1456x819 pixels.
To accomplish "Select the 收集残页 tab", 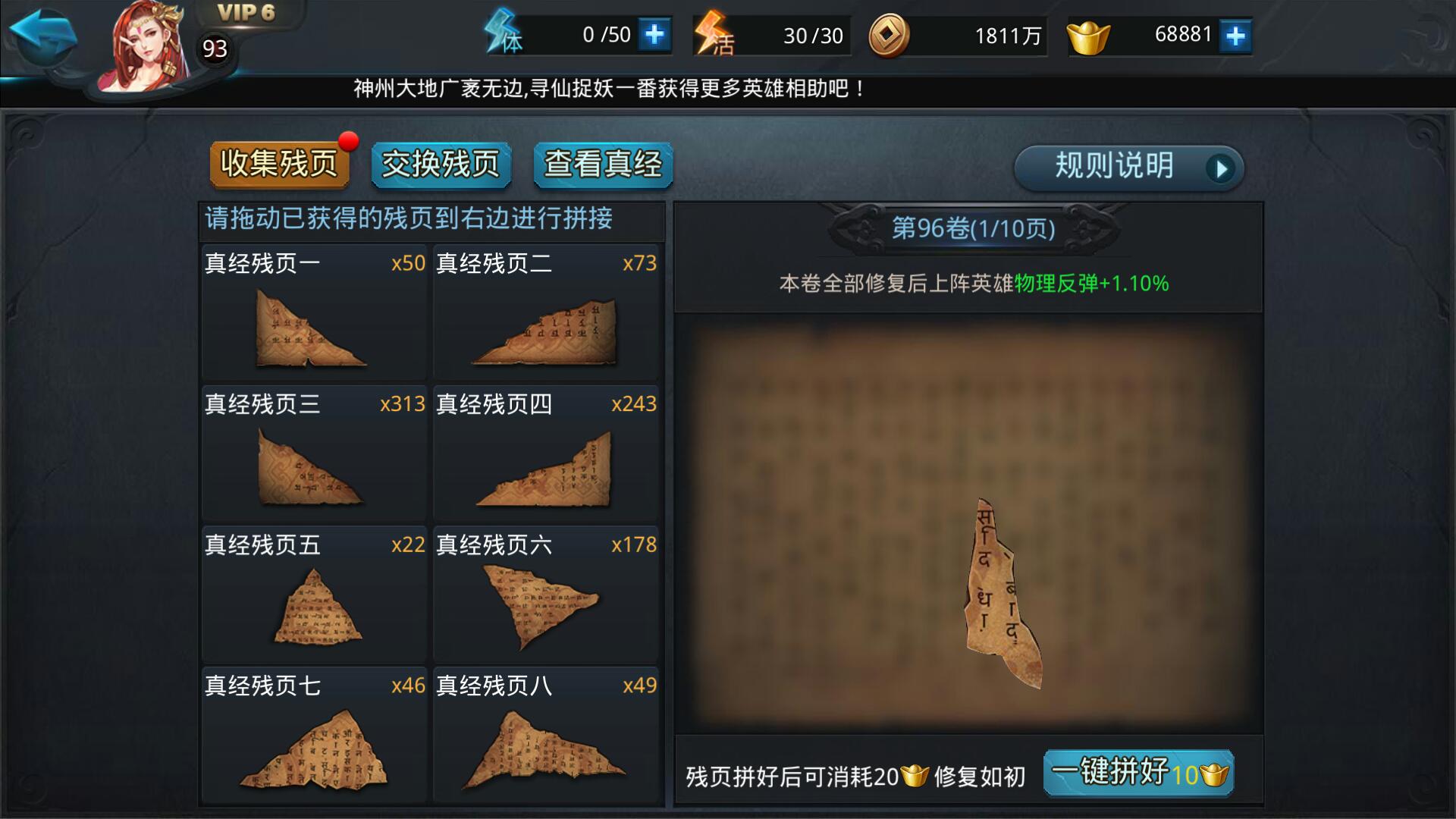I will click(x=279, y=164).
